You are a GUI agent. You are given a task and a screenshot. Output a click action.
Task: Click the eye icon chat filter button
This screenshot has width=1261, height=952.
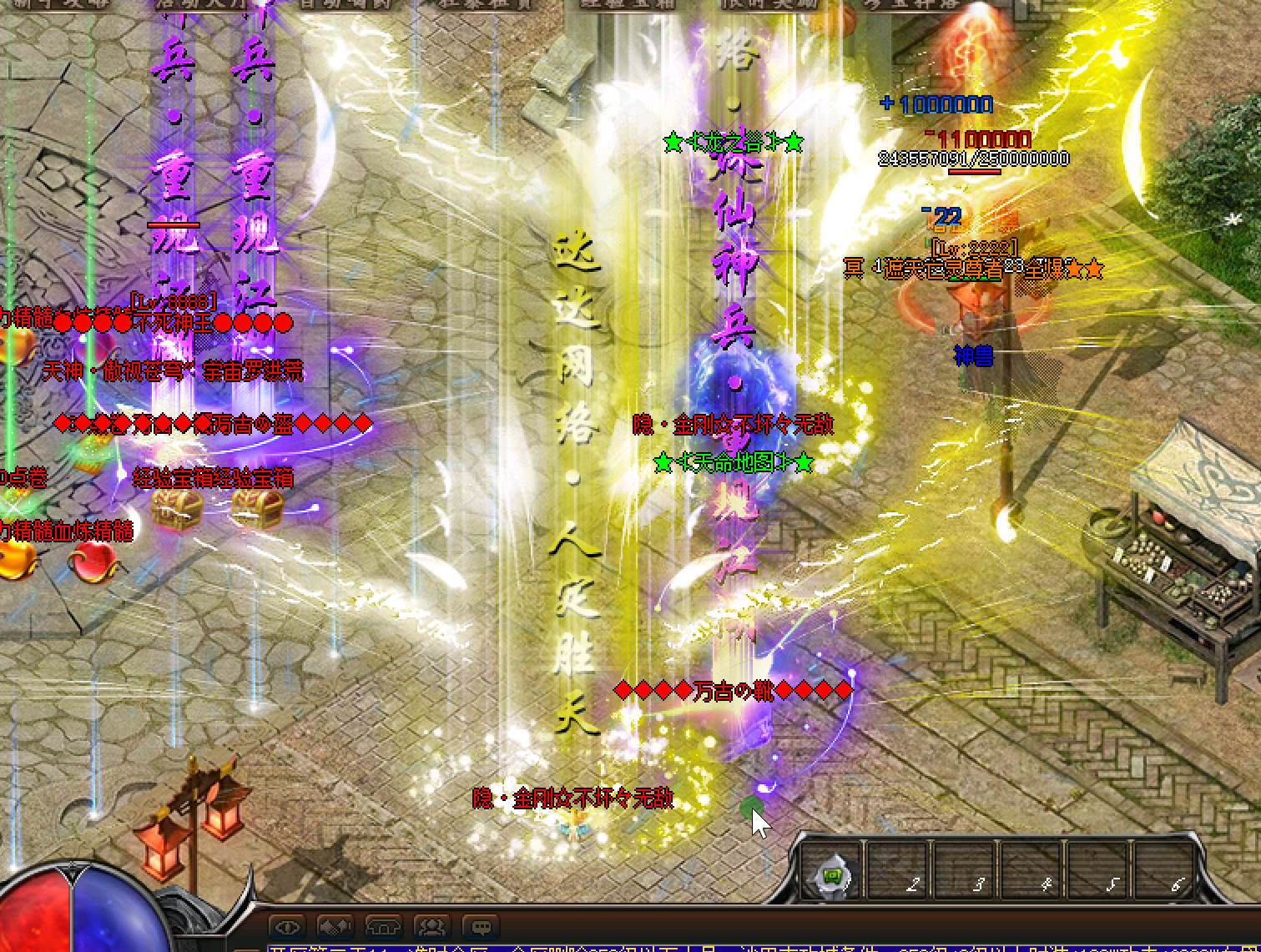tap(289, 926)
